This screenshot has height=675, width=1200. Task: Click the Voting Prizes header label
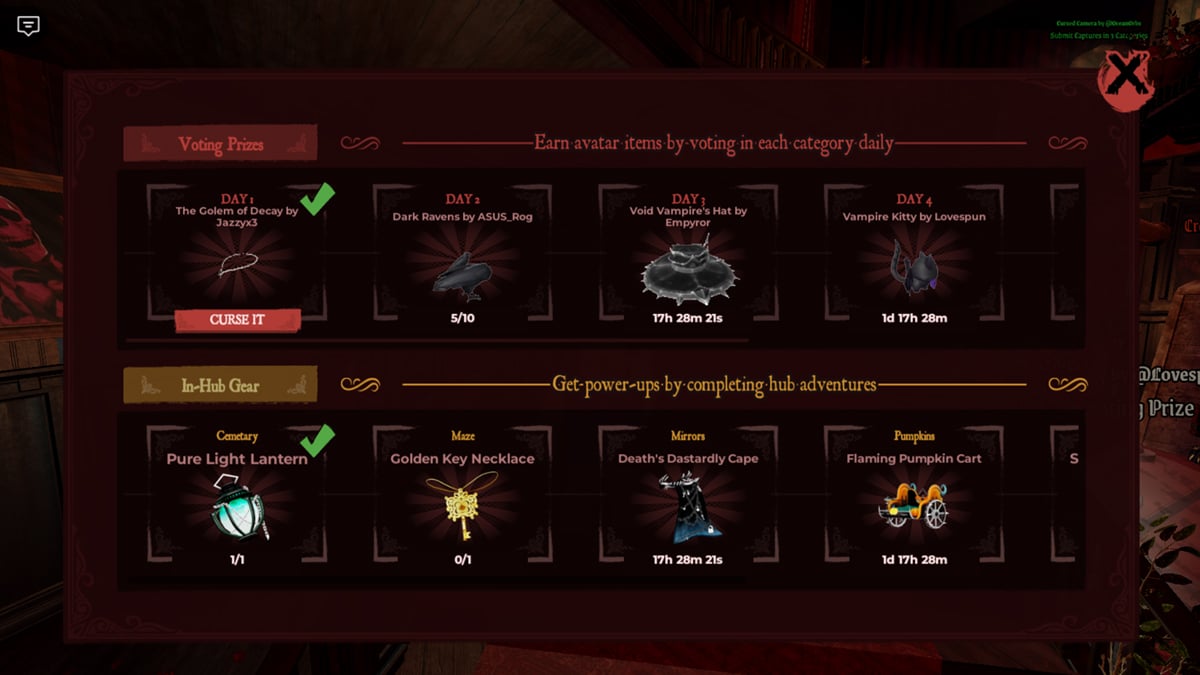point(220,144)
